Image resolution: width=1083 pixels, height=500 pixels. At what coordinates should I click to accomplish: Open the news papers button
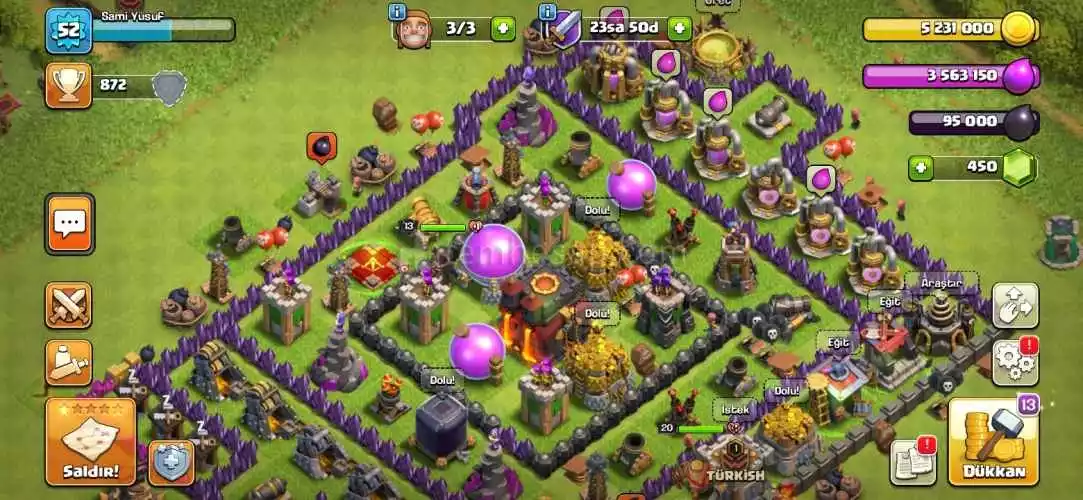click(x=912, y=461)
